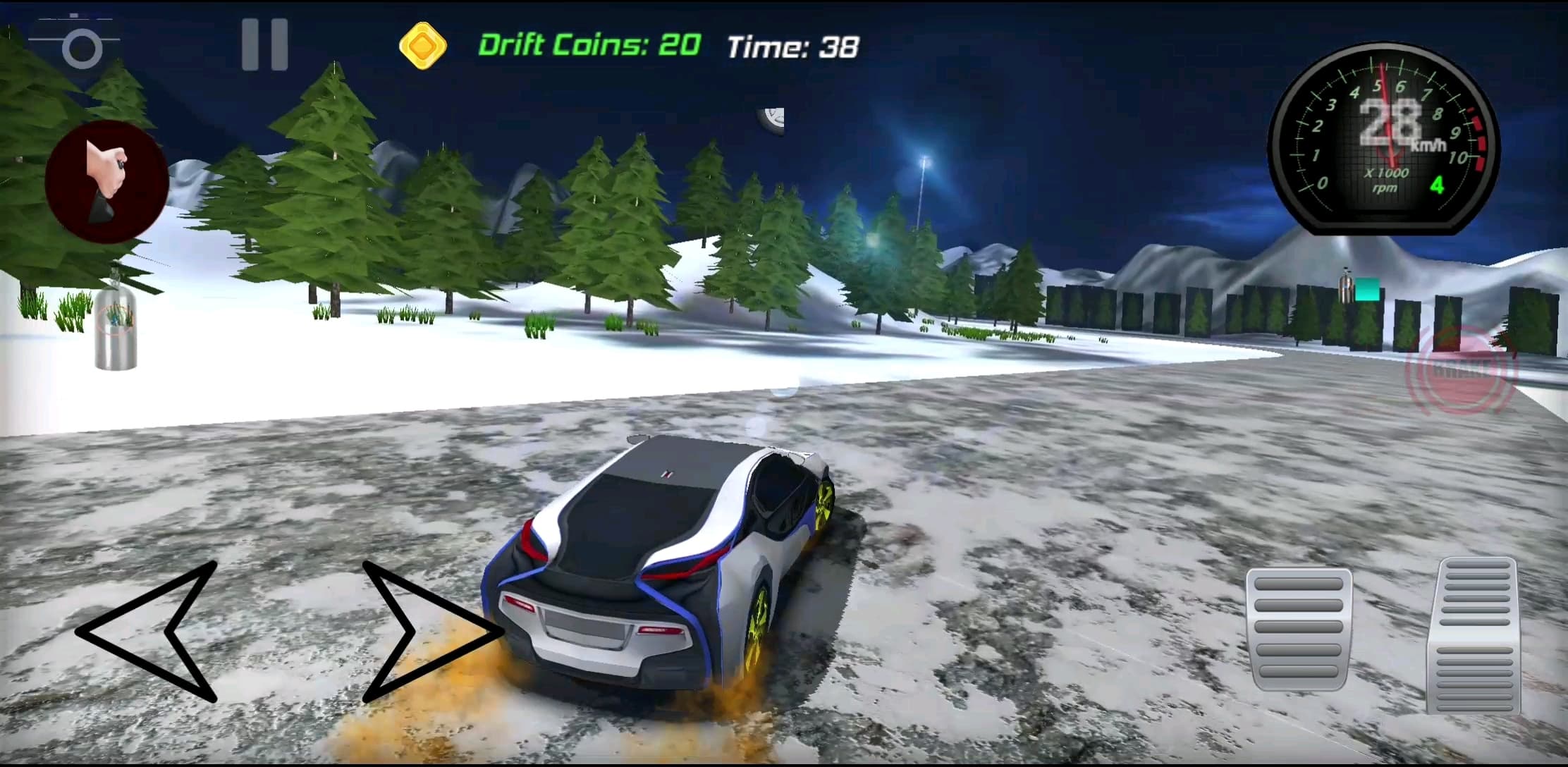Tap the golden drift coin icon
The image size is (1568, 767).
(422, 47)
